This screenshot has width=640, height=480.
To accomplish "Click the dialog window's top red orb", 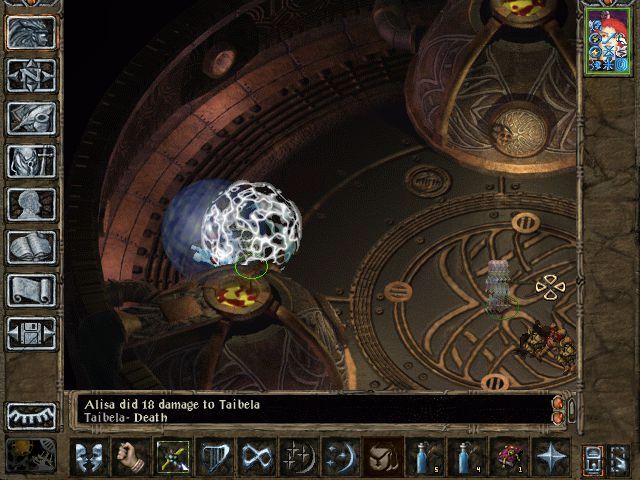I will [x=558, y=402].
